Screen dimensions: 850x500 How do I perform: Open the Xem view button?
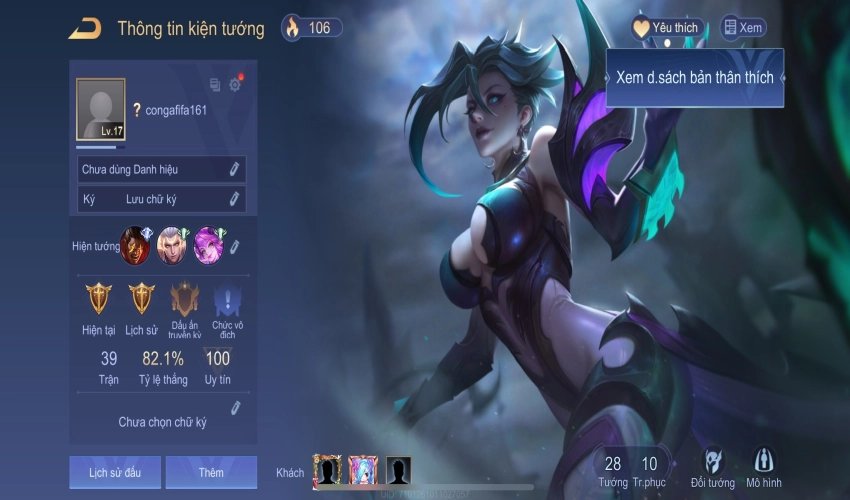[743, 28]
